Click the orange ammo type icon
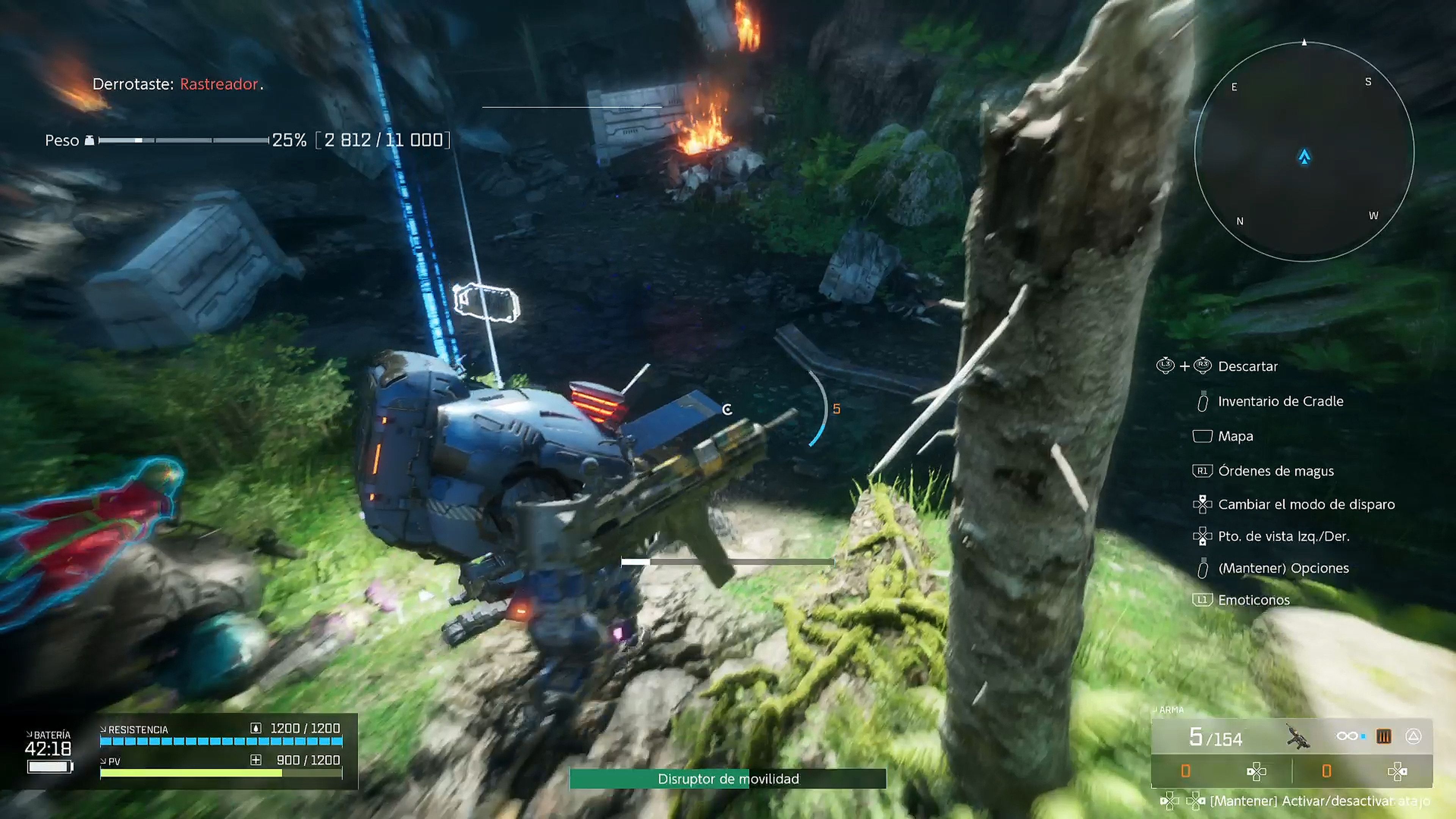 (x=1383, y=736)
